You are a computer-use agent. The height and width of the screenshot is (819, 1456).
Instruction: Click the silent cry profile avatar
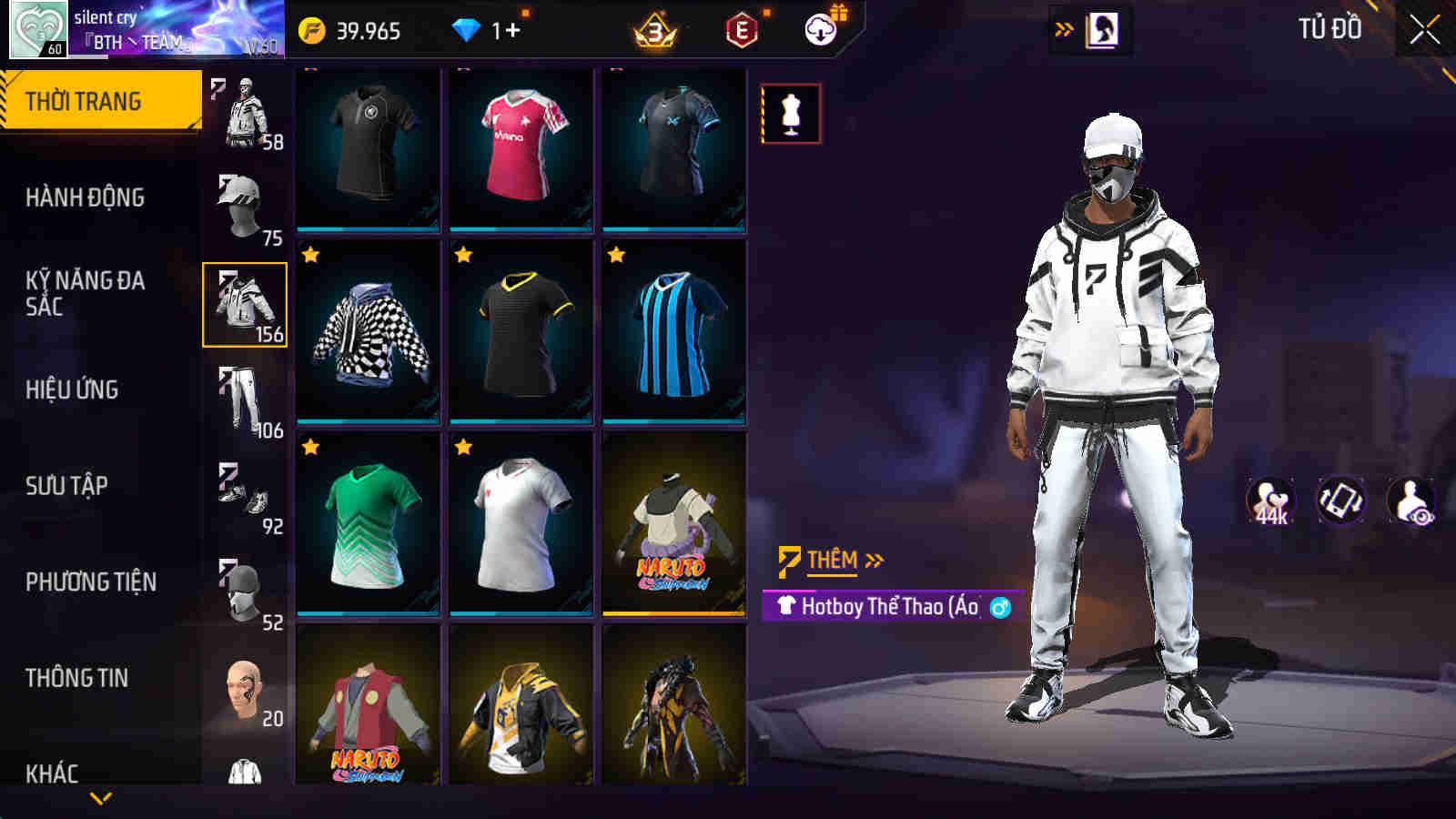point(36,27)
